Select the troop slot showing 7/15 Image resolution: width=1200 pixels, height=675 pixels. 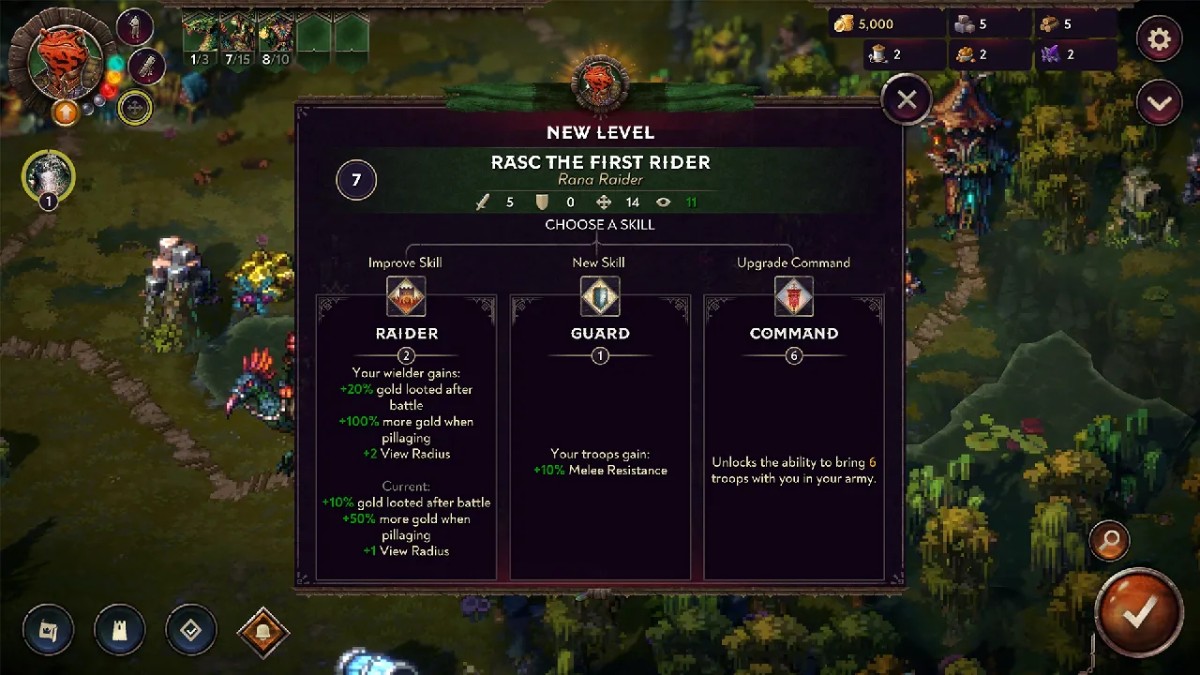(x=238, y=38)
